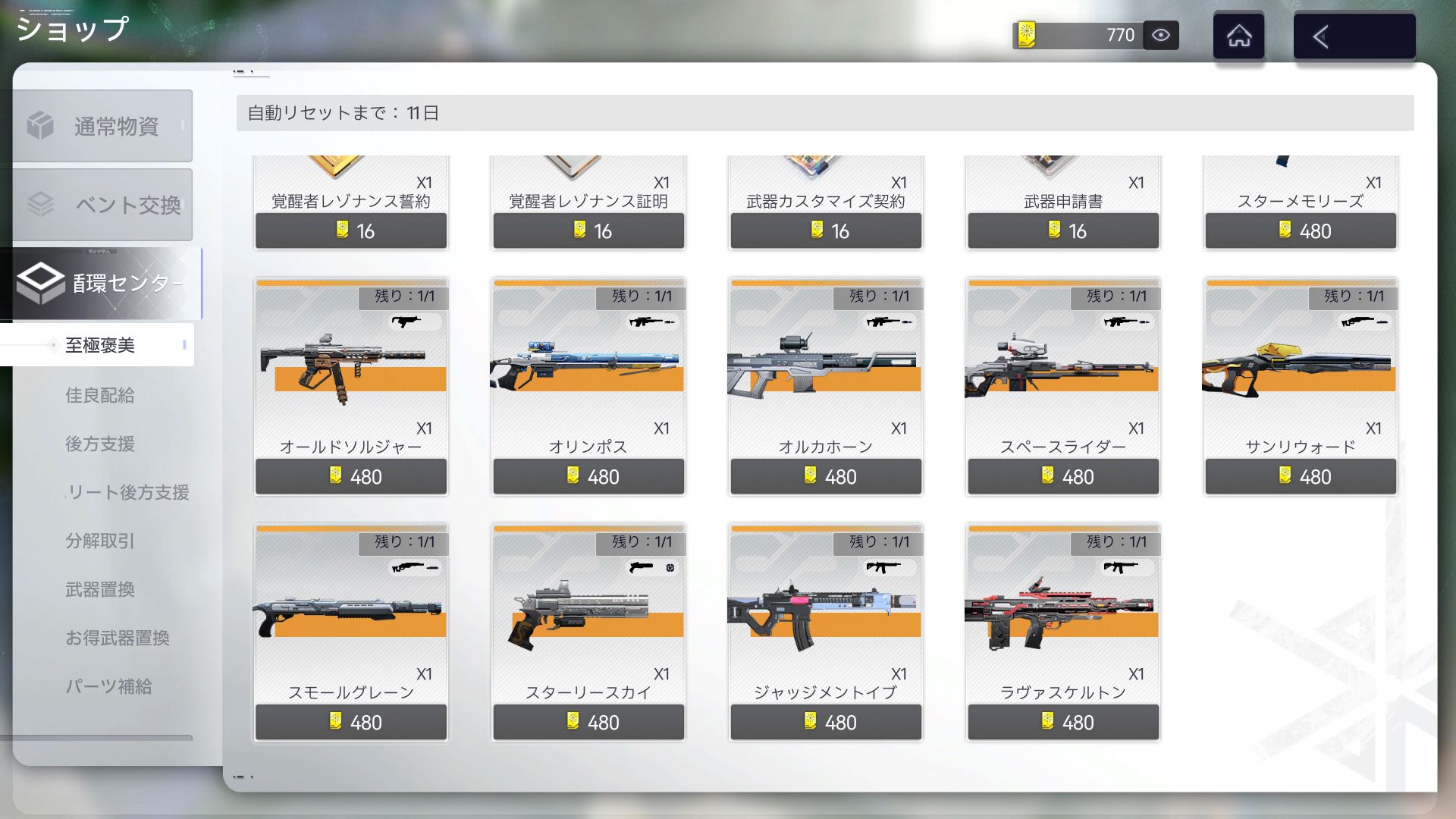Purchase 武器申請書 for 16
This screenshot has height=819, width=1456.
click(x=1062, y=231)
